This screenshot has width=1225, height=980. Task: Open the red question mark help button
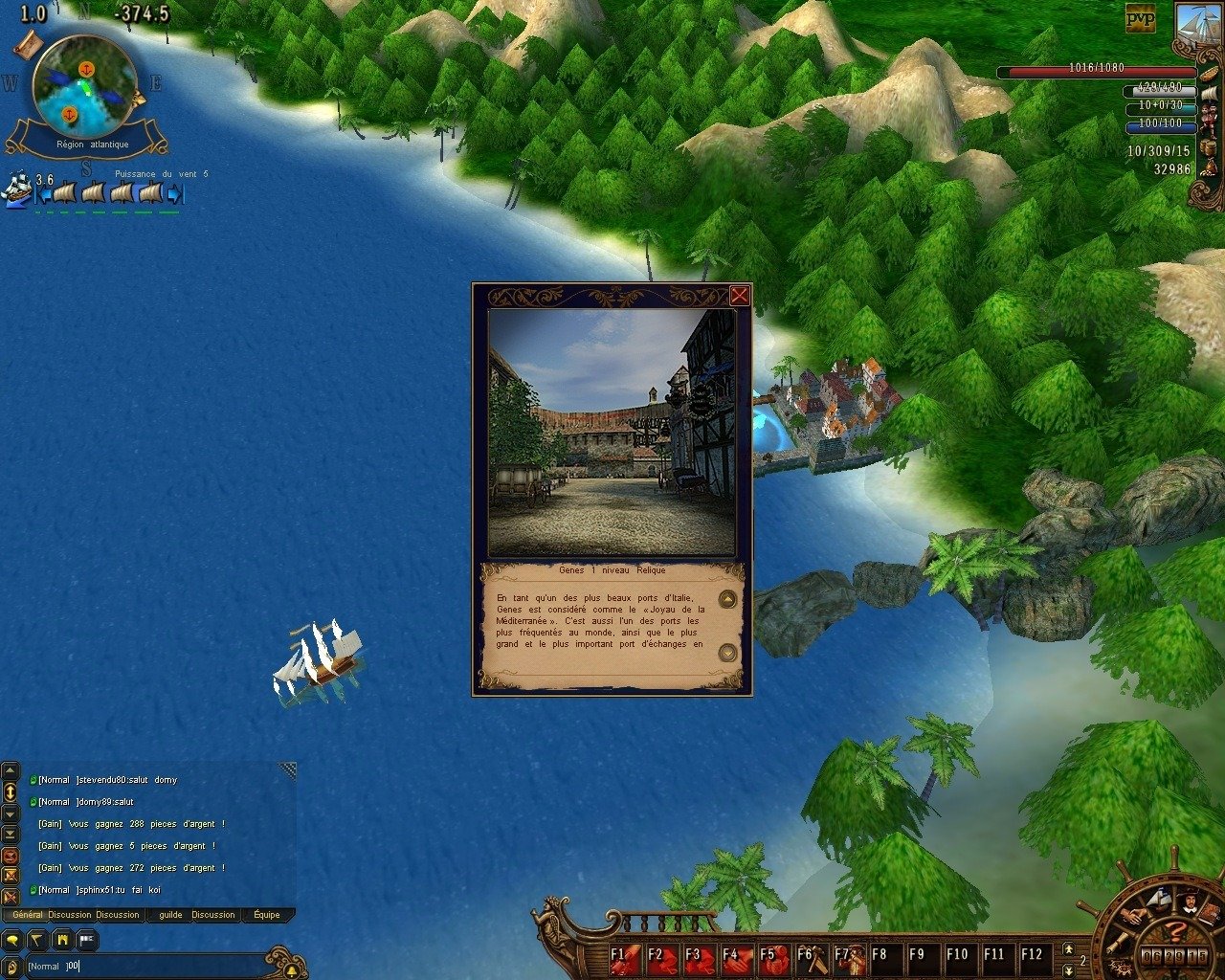(1178, 930)
